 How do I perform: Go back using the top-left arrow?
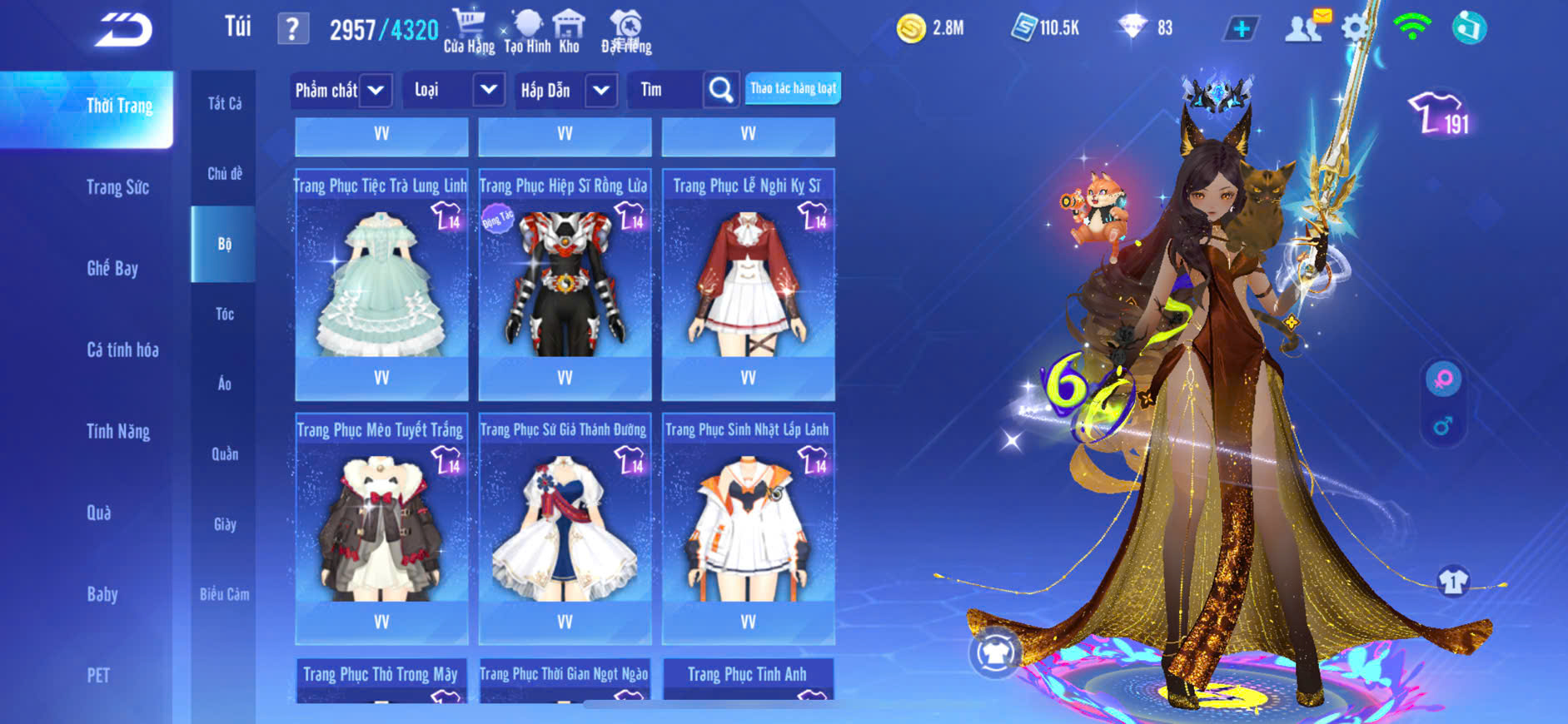tap(123, 30)
